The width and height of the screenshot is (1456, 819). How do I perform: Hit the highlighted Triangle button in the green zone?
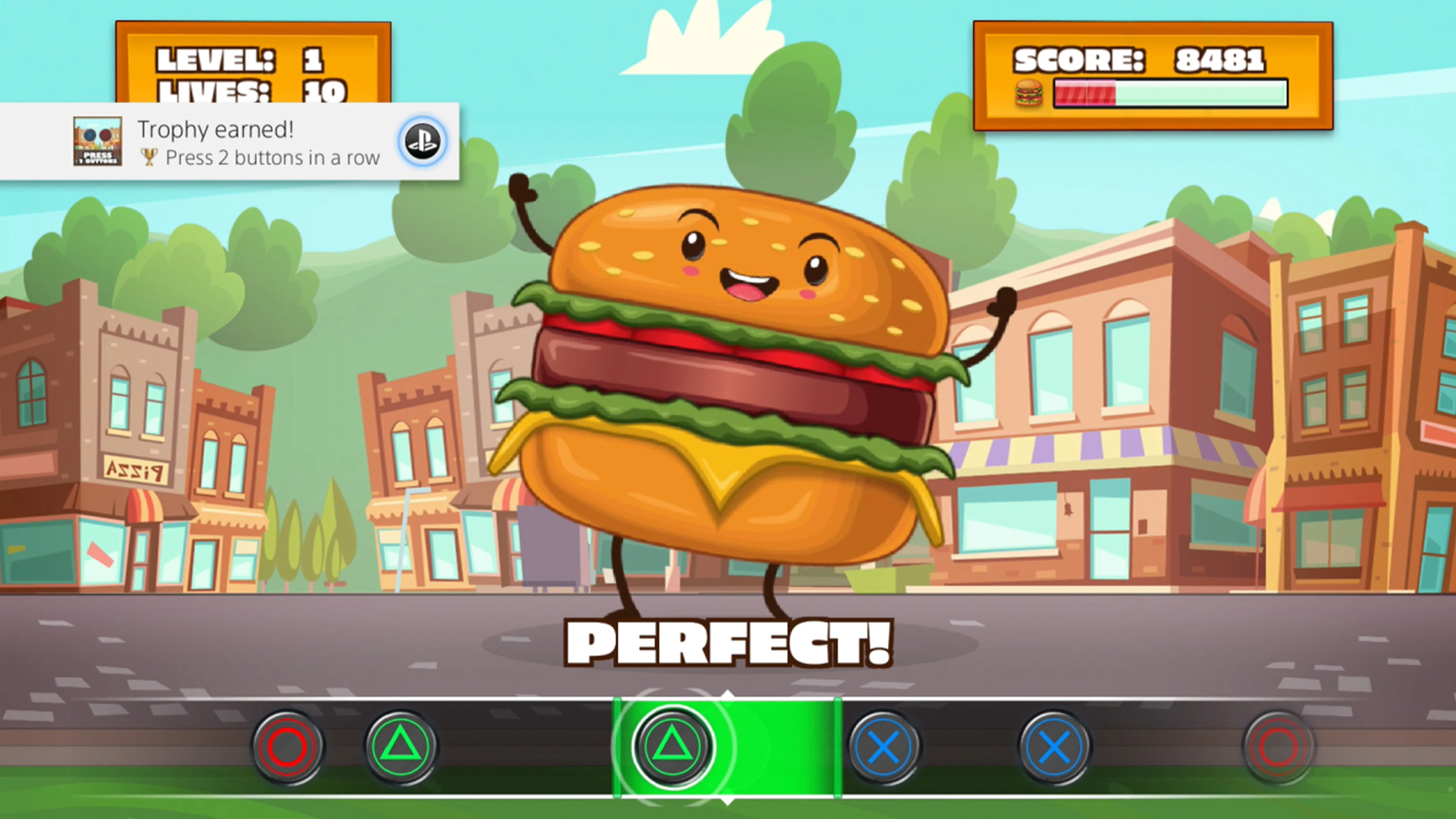pyautogui.click(x=670, y=747)
